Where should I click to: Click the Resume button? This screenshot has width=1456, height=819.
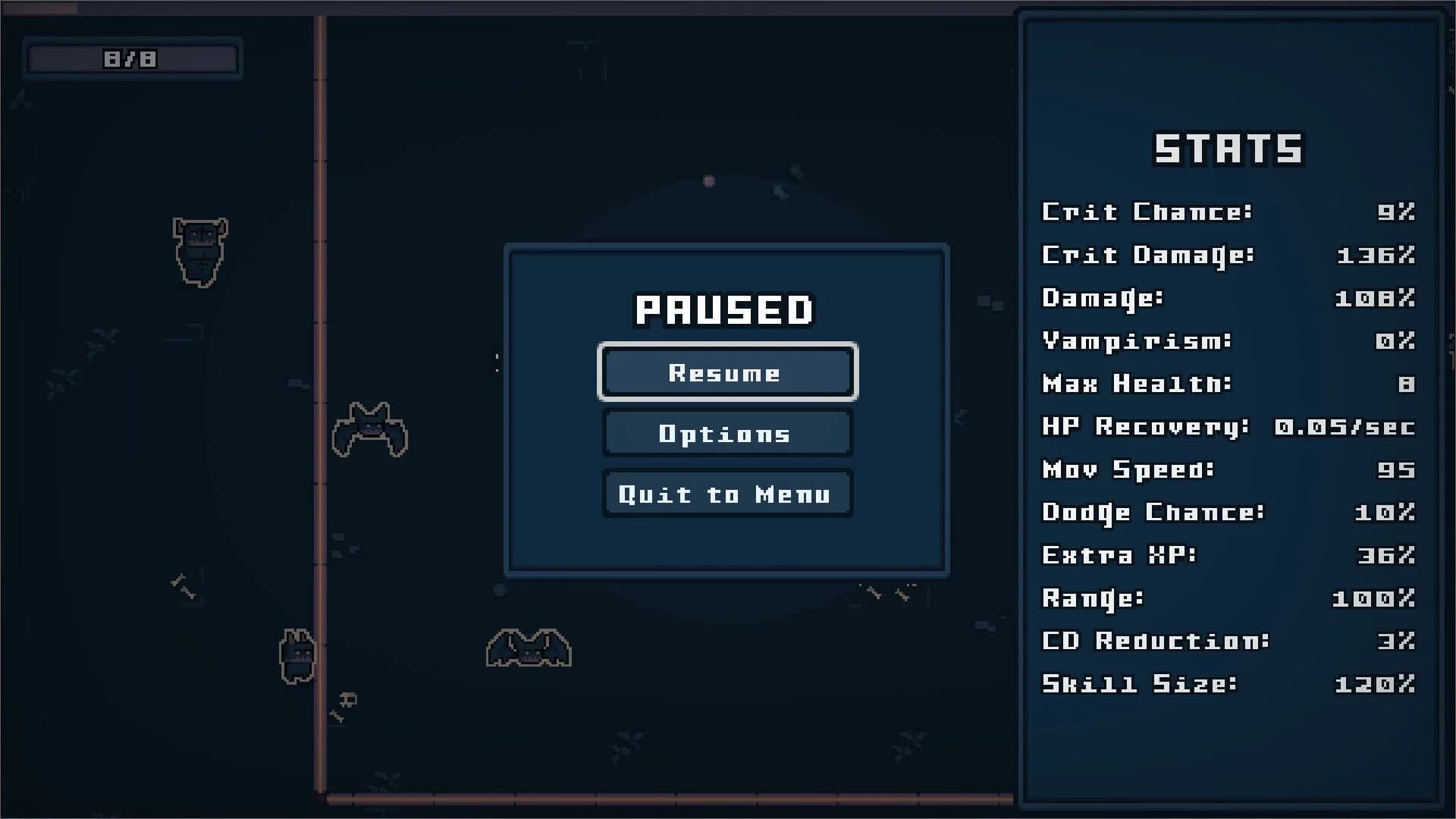point(726,372)
